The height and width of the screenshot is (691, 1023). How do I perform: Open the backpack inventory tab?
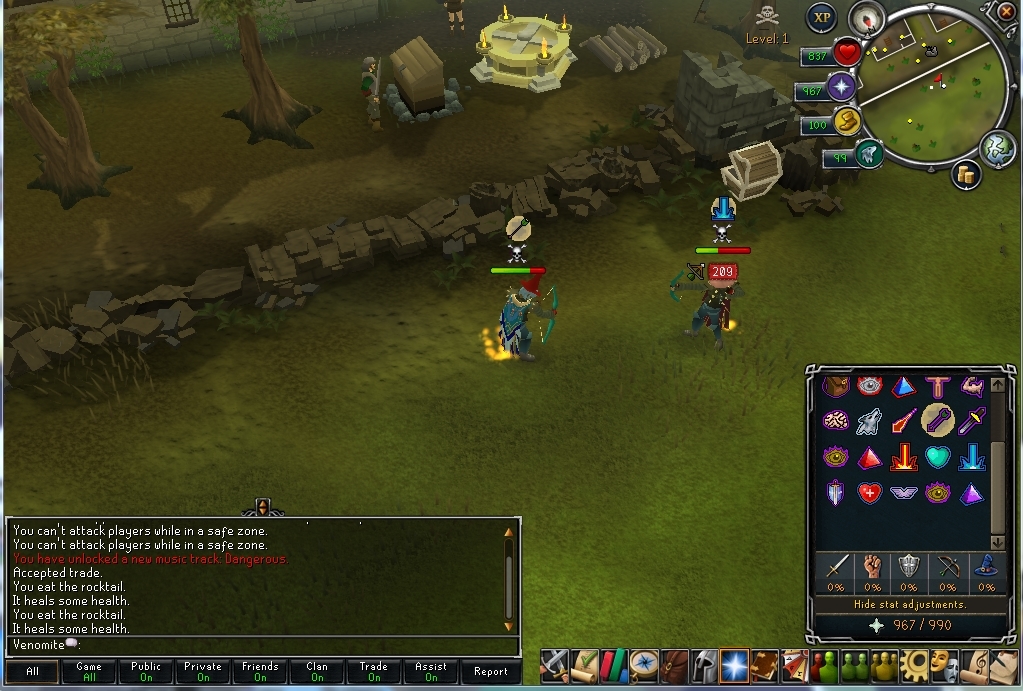coord(675,664)
